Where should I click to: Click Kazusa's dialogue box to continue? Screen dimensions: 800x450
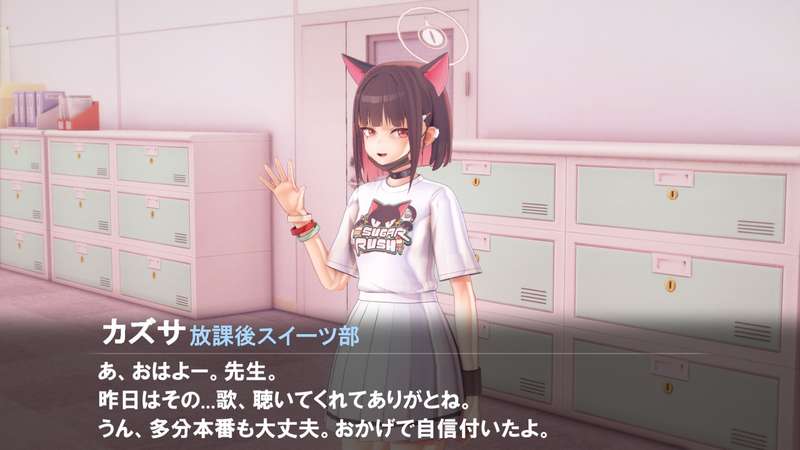[x=400, y=395]
